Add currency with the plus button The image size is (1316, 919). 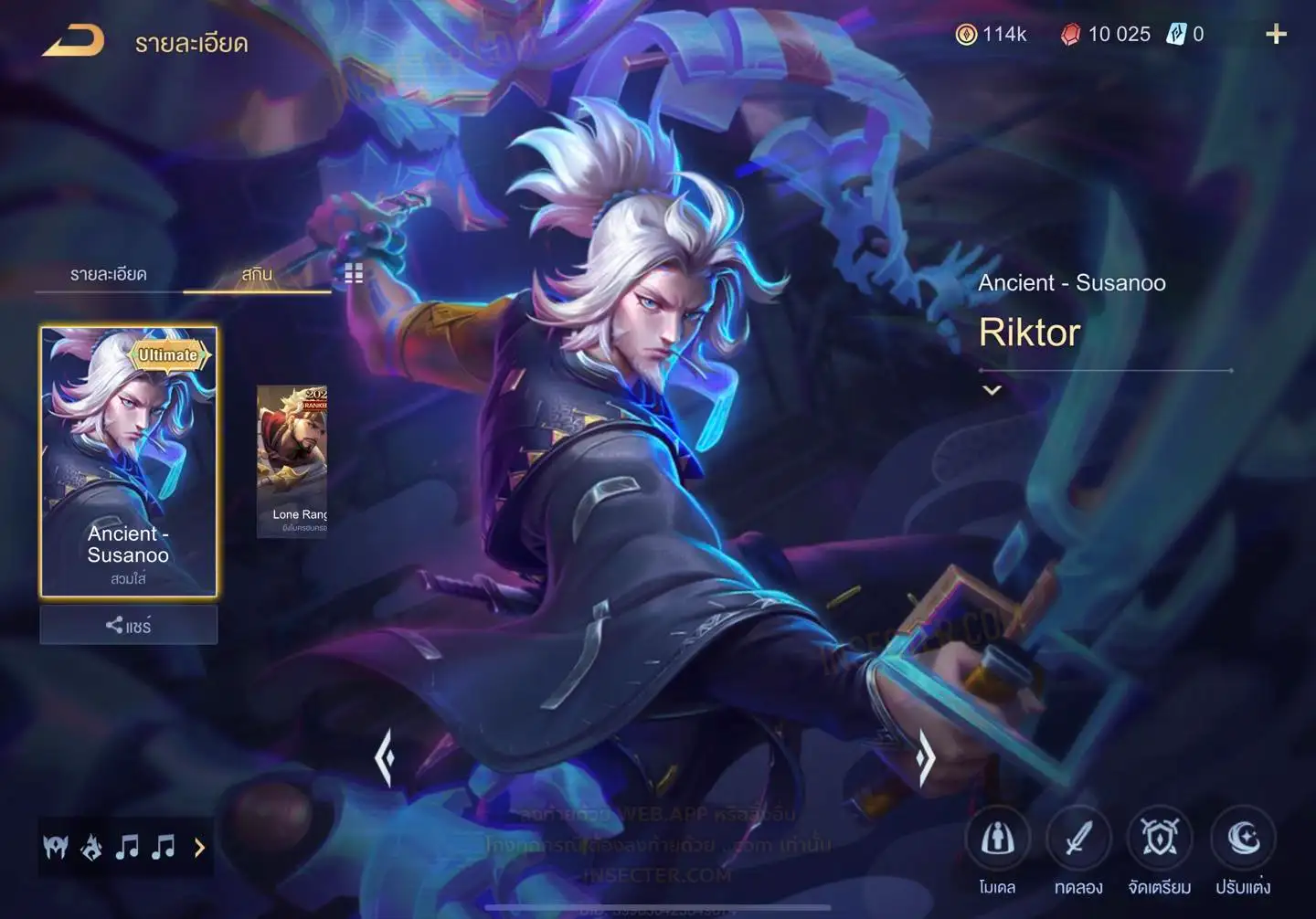1276,35
